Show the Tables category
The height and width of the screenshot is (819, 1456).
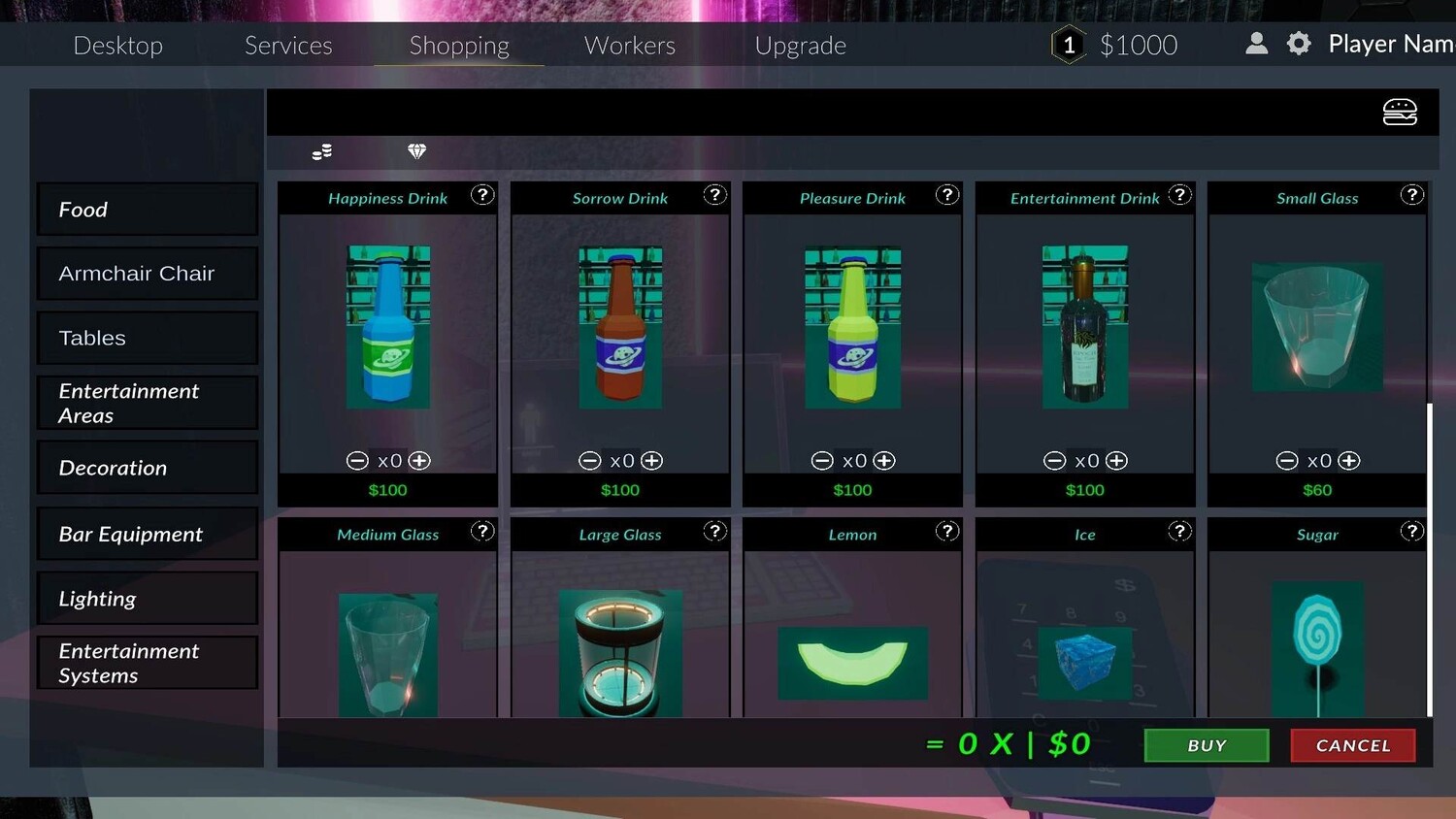[147, 338]
